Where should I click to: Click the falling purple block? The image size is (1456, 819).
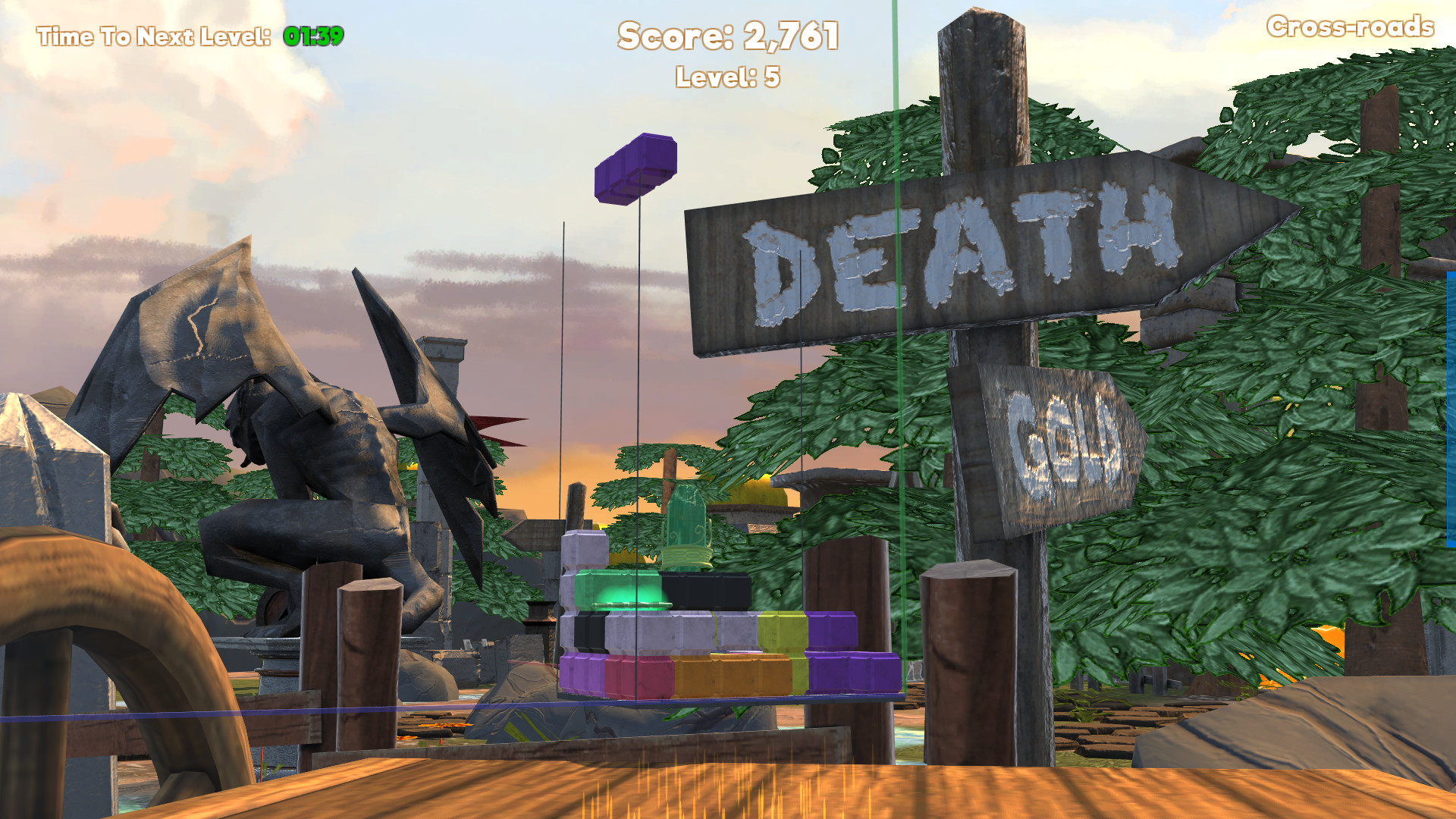pos(635,170)
